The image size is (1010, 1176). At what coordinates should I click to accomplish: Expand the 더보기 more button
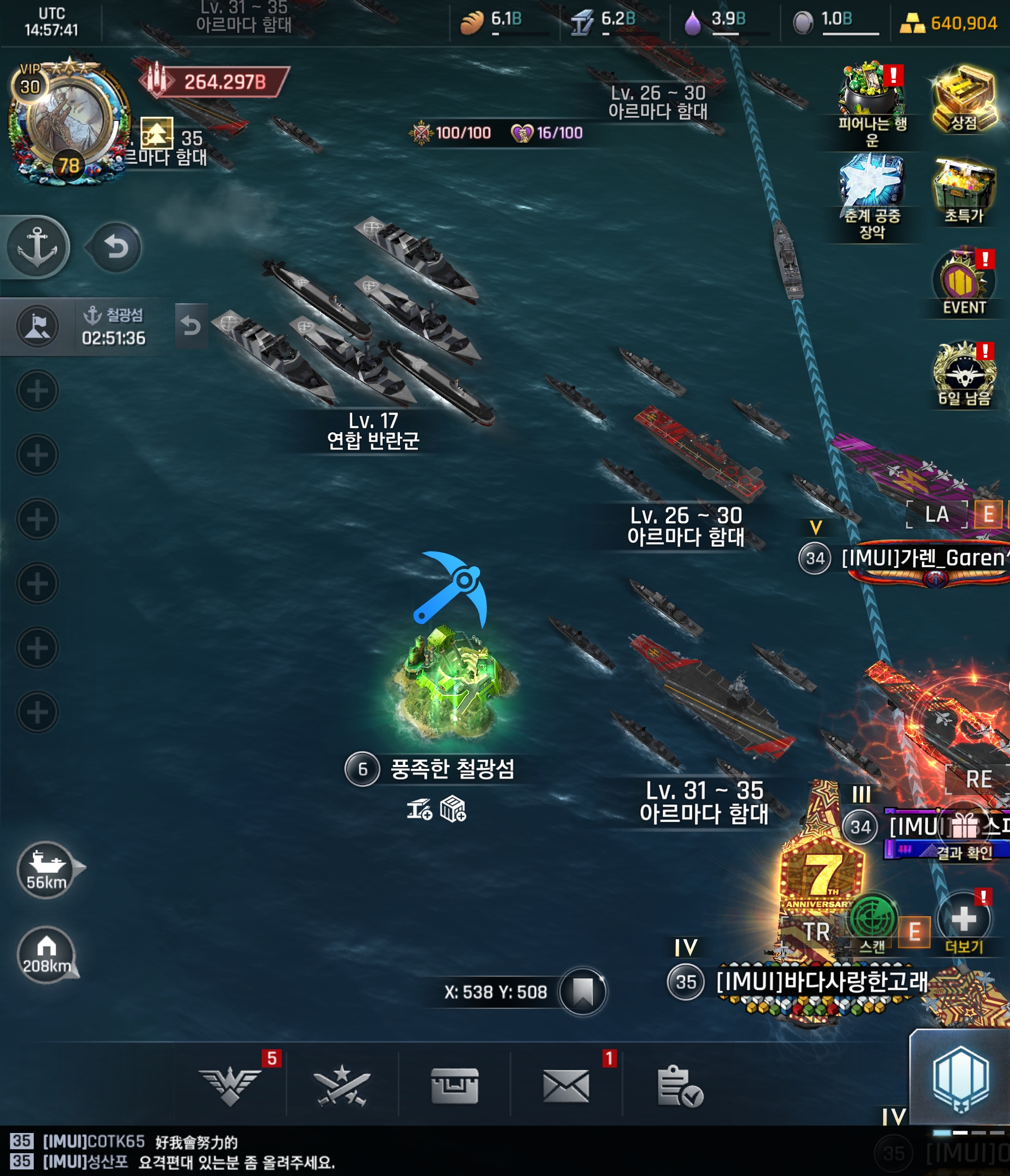point(963,920)
